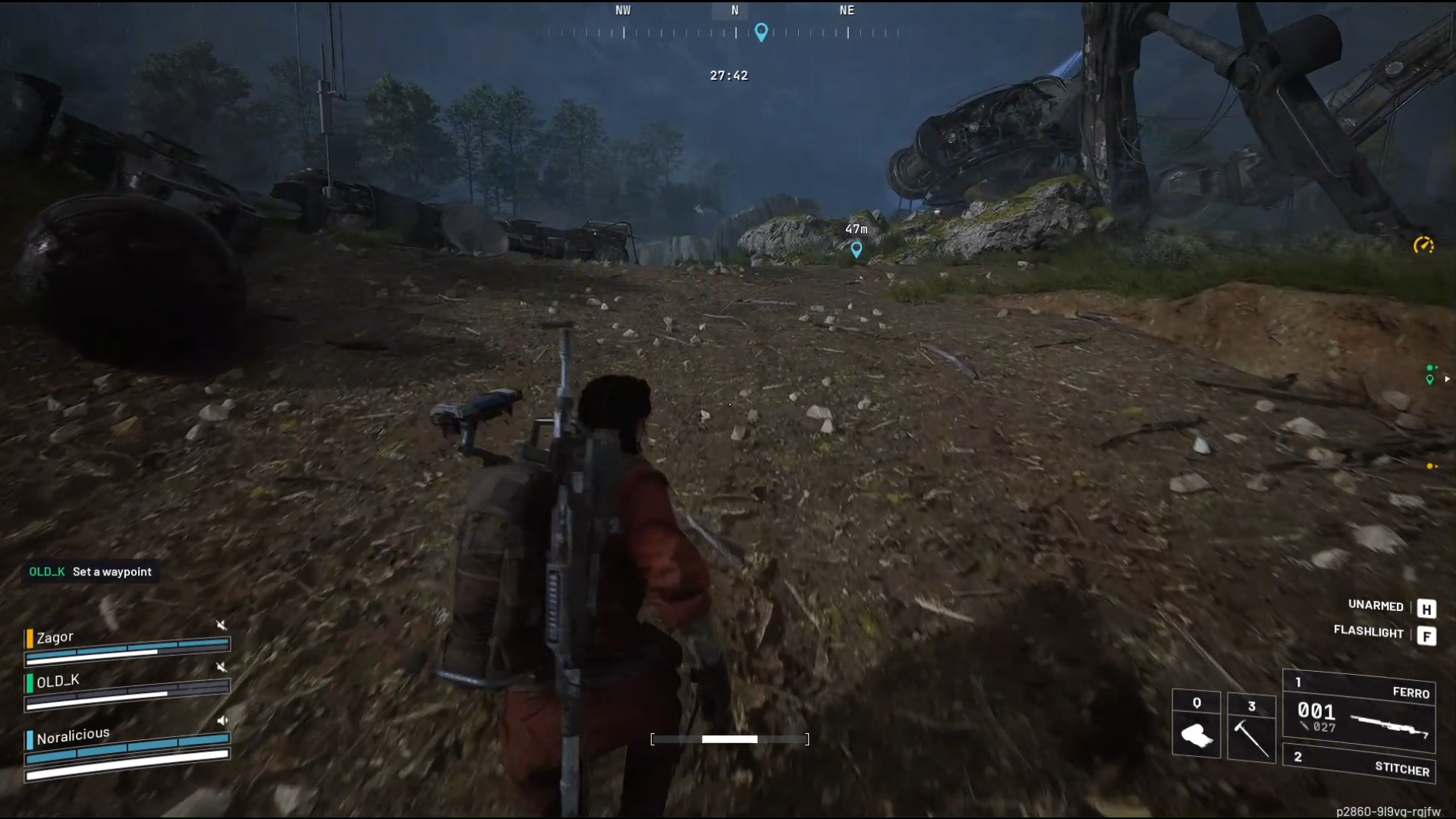Select teammate Zagor in squad list
The image size is (1456, 819).
(x=55, y=638)
